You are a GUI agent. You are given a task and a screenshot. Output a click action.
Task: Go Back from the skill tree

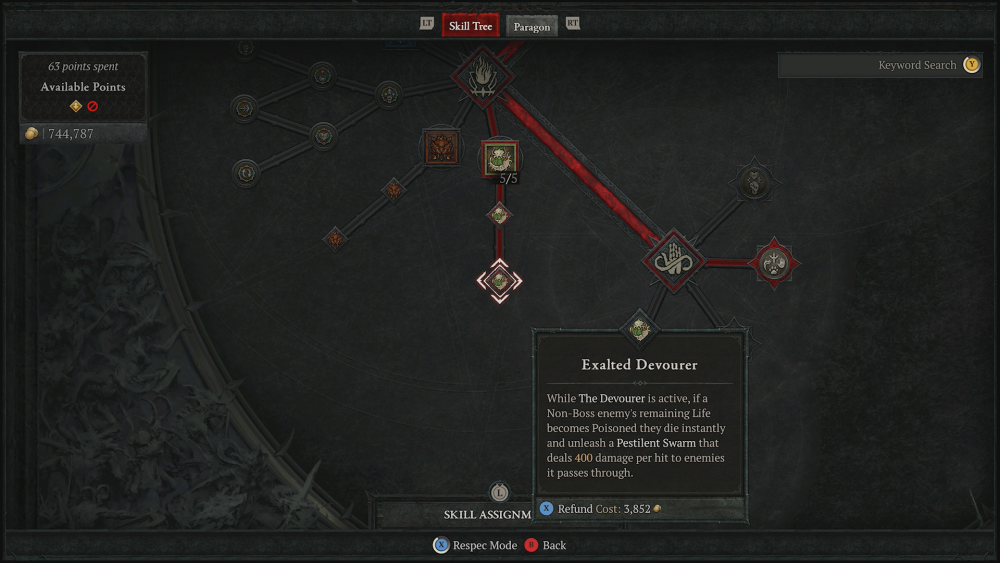546,545
